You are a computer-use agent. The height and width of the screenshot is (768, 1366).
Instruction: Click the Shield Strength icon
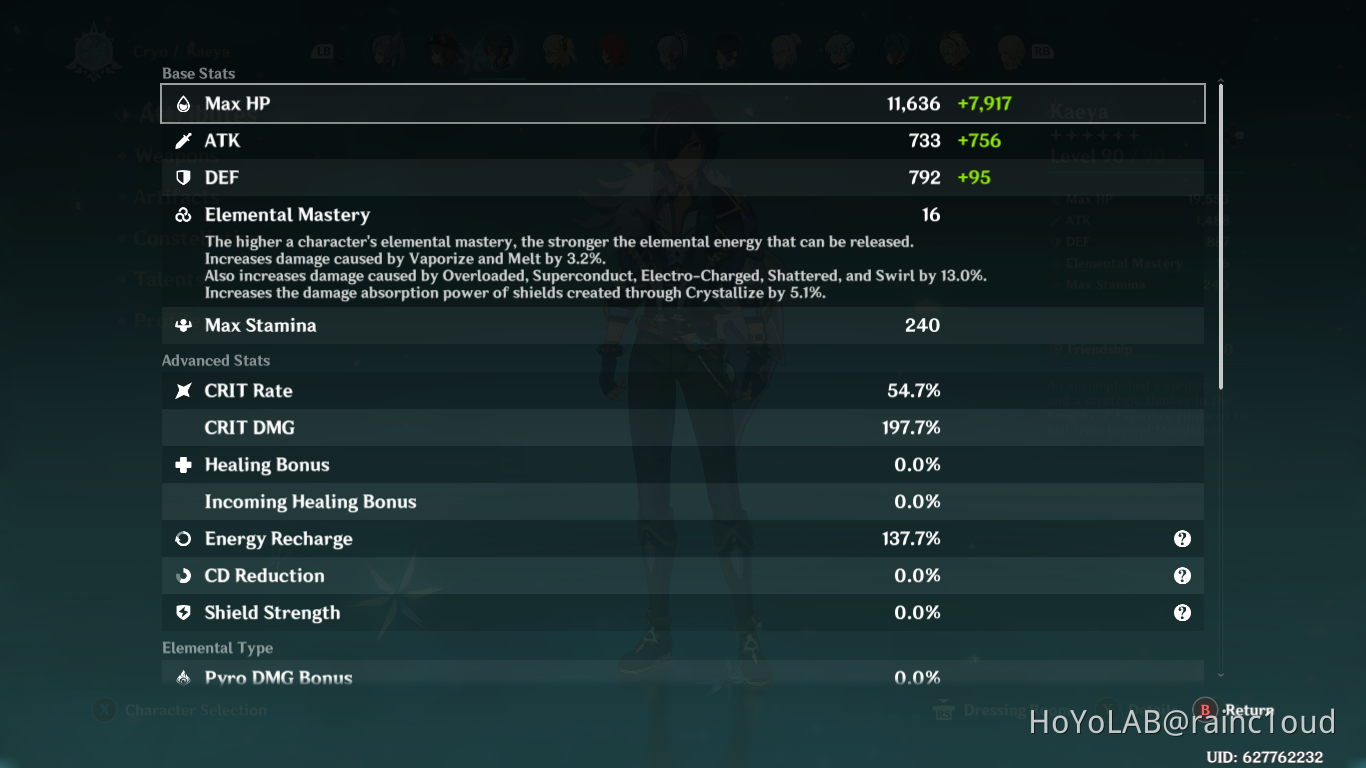coord(185,612)
